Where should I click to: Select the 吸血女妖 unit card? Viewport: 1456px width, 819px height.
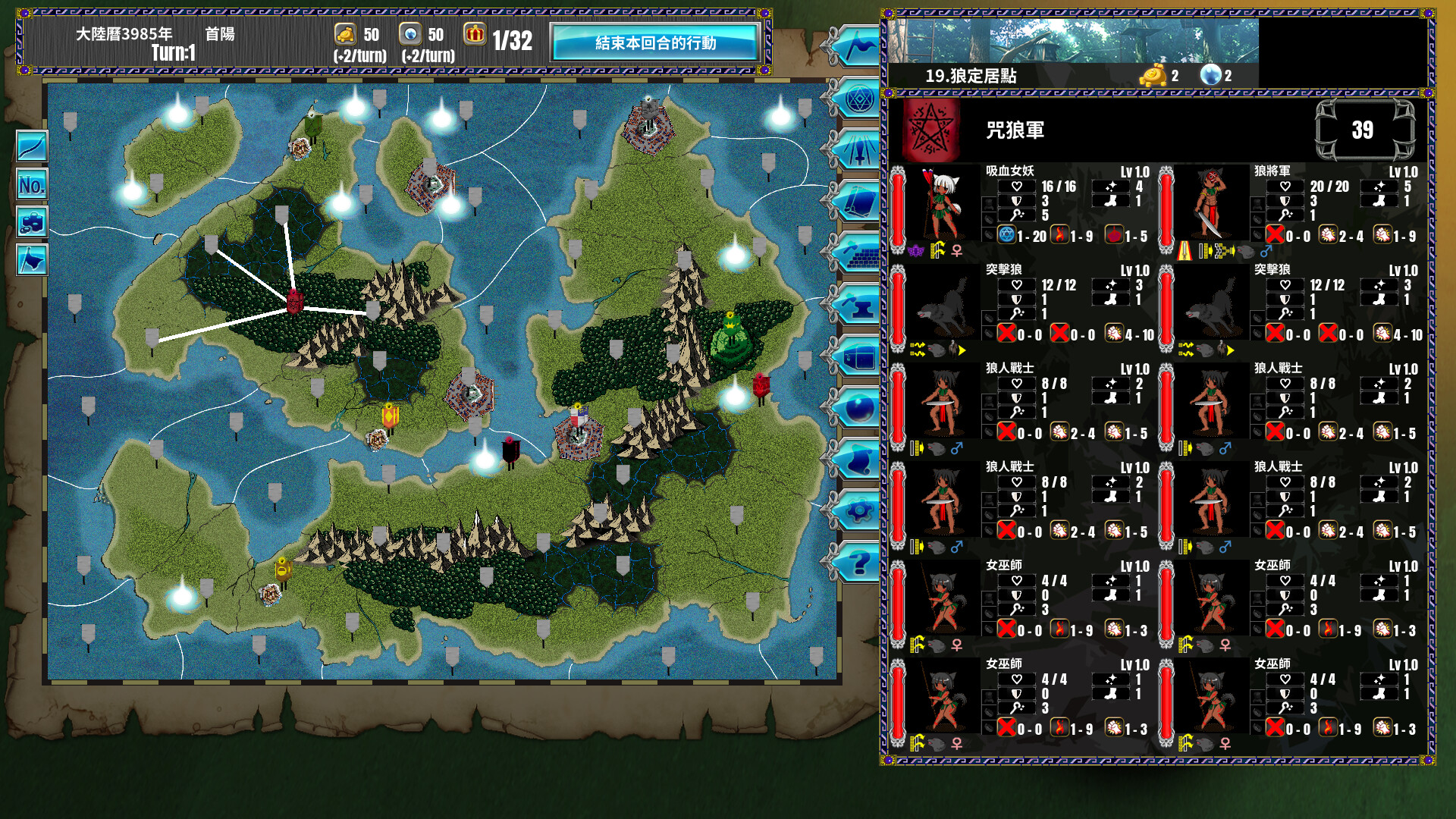coord(1024,206)
